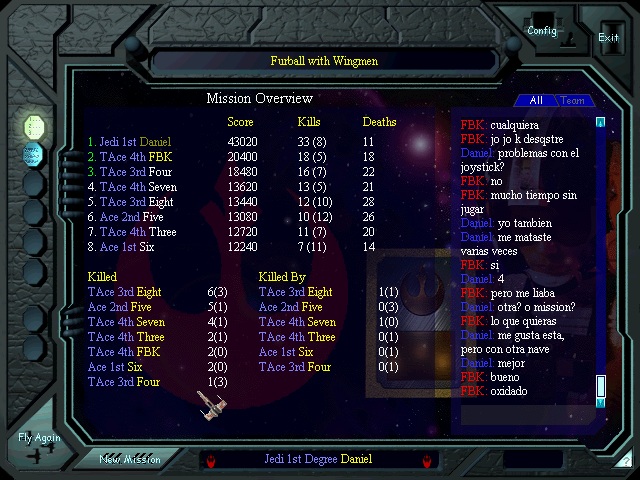Exit the mission debrief screen
640x480 pixels.
pos(608,36)
